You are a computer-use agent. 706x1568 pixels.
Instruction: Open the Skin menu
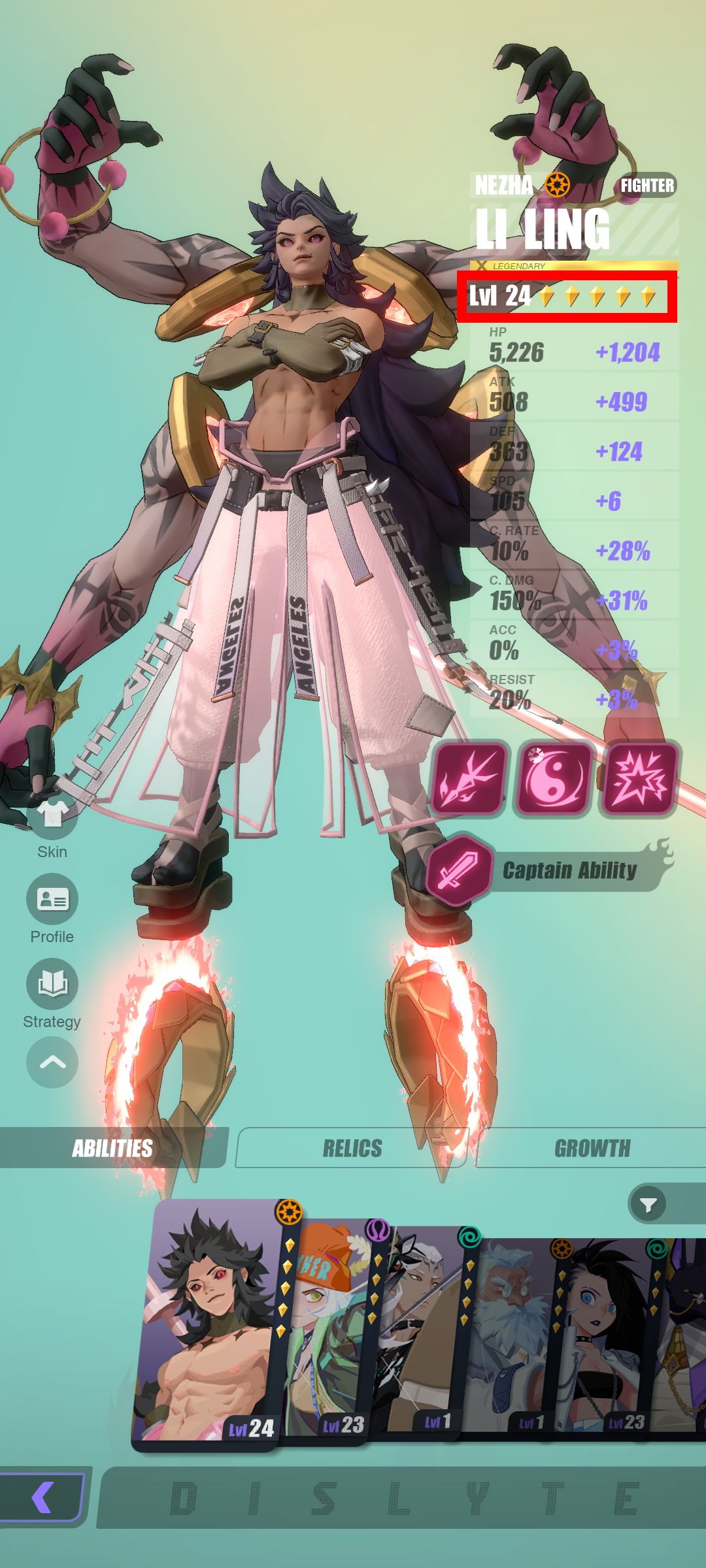point(52,817)
